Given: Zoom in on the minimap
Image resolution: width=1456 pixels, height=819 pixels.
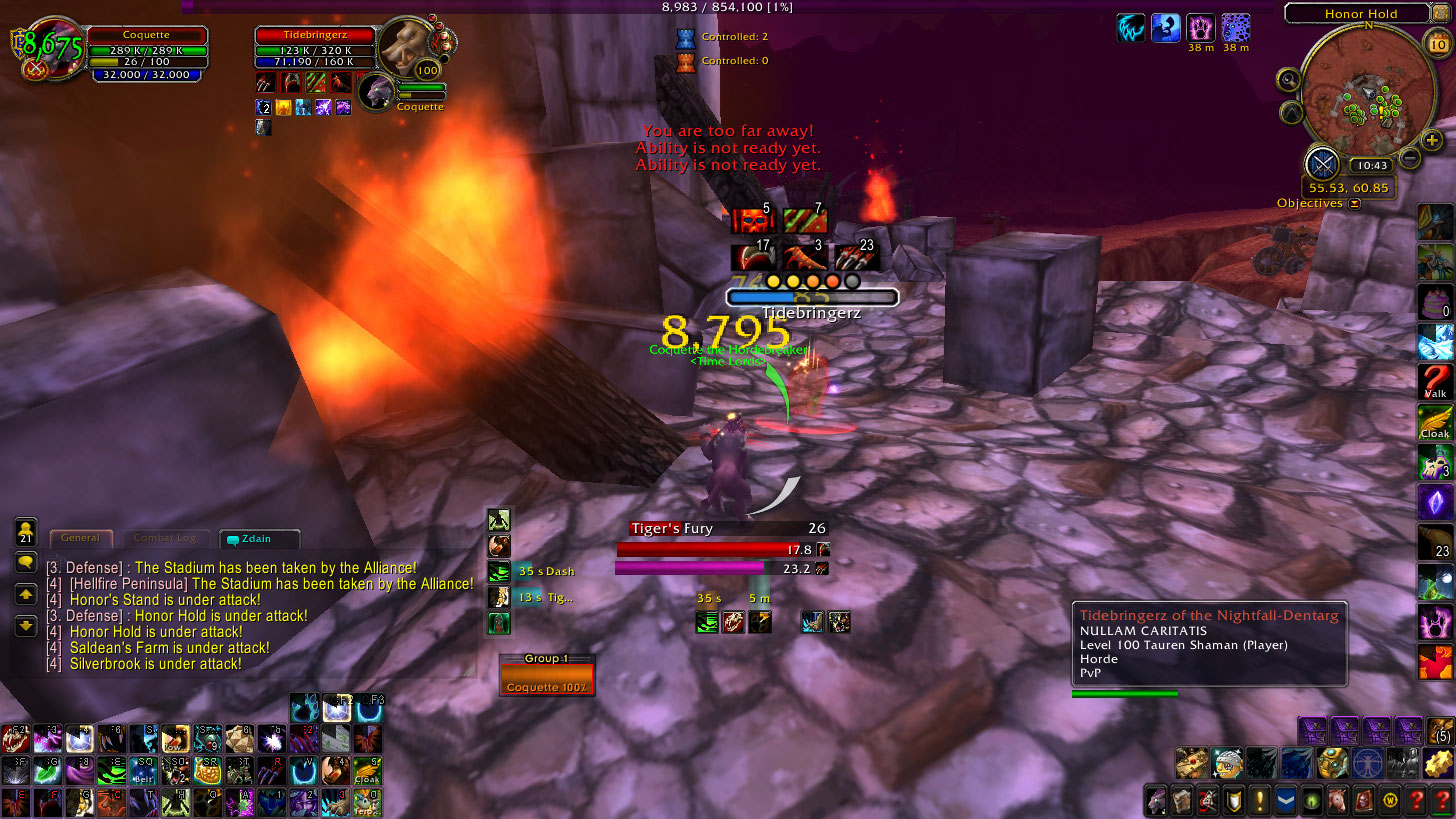Looking at the screenshot, I should (x=1432, y=140).
